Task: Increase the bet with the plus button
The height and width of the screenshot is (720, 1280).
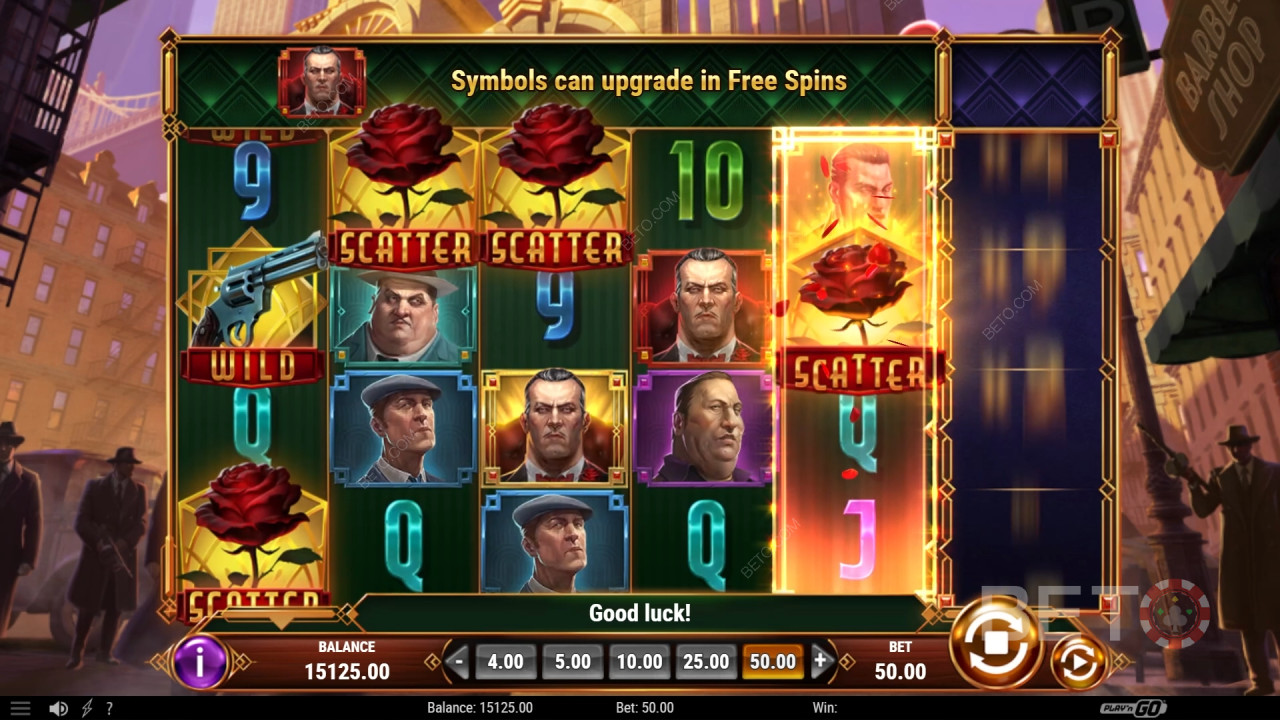Action: [x=821, y=661]
